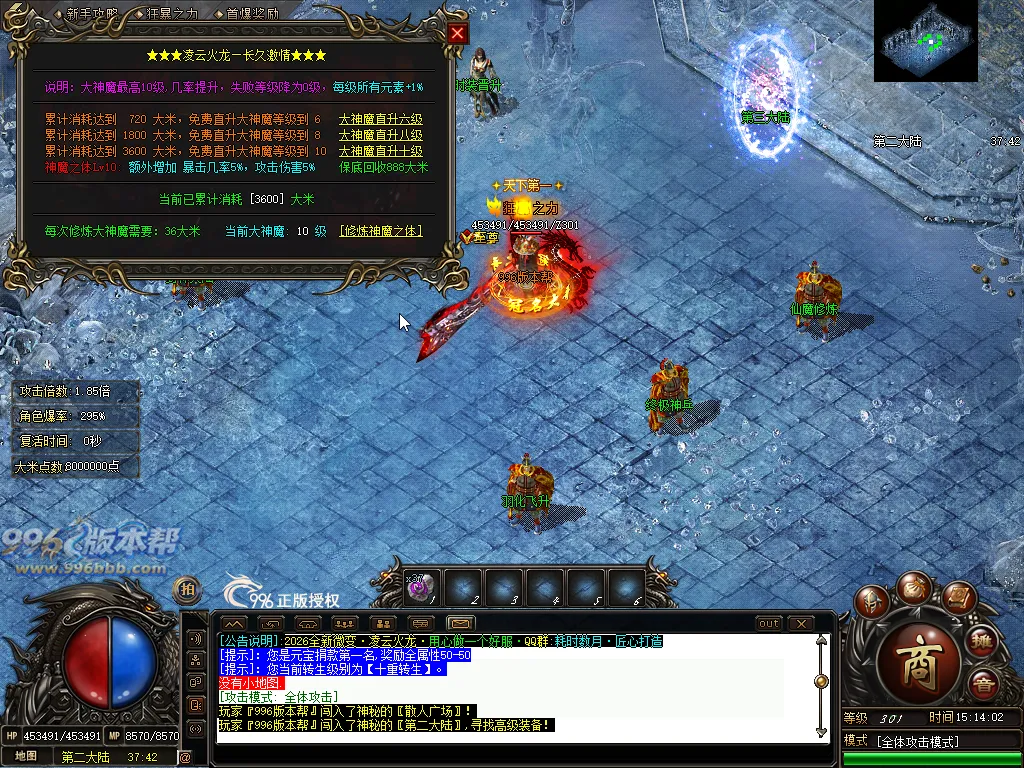Click the round 拍 auction button

click(186, 588)
